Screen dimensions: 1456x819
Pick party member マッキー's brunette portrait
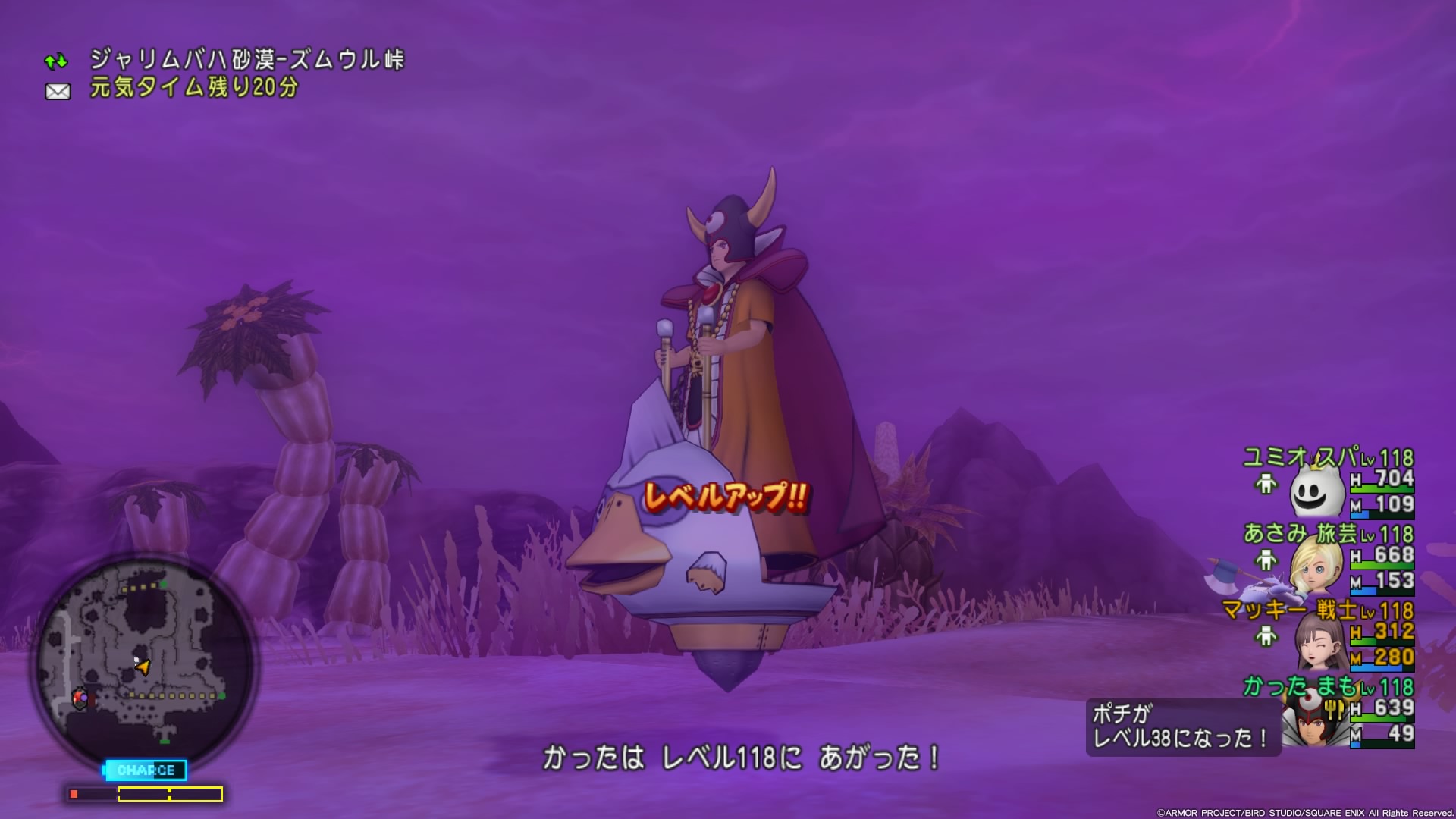[x=1319, y=643]
